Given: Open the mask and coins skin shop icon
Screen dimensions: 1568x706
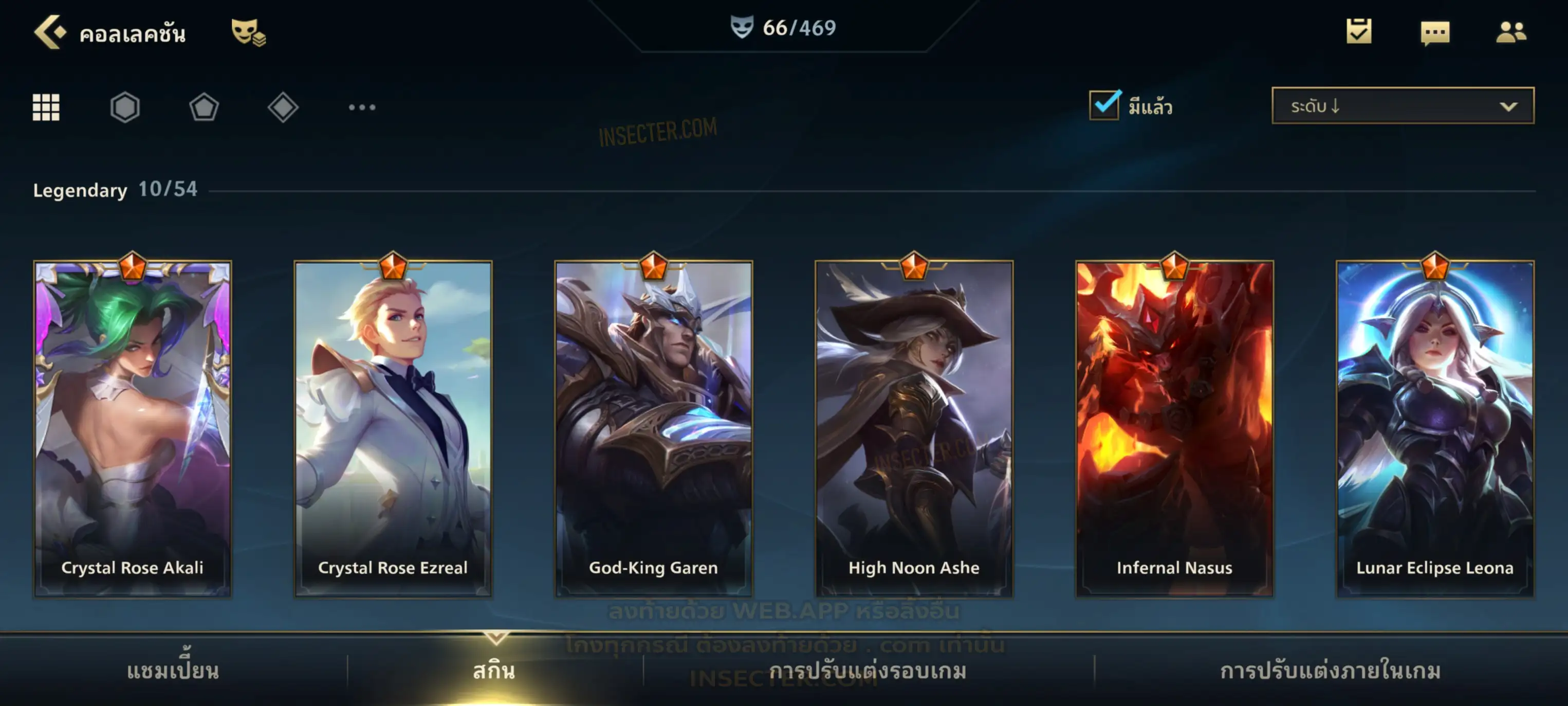Looking at the screenshot, I should click(248, 32).
